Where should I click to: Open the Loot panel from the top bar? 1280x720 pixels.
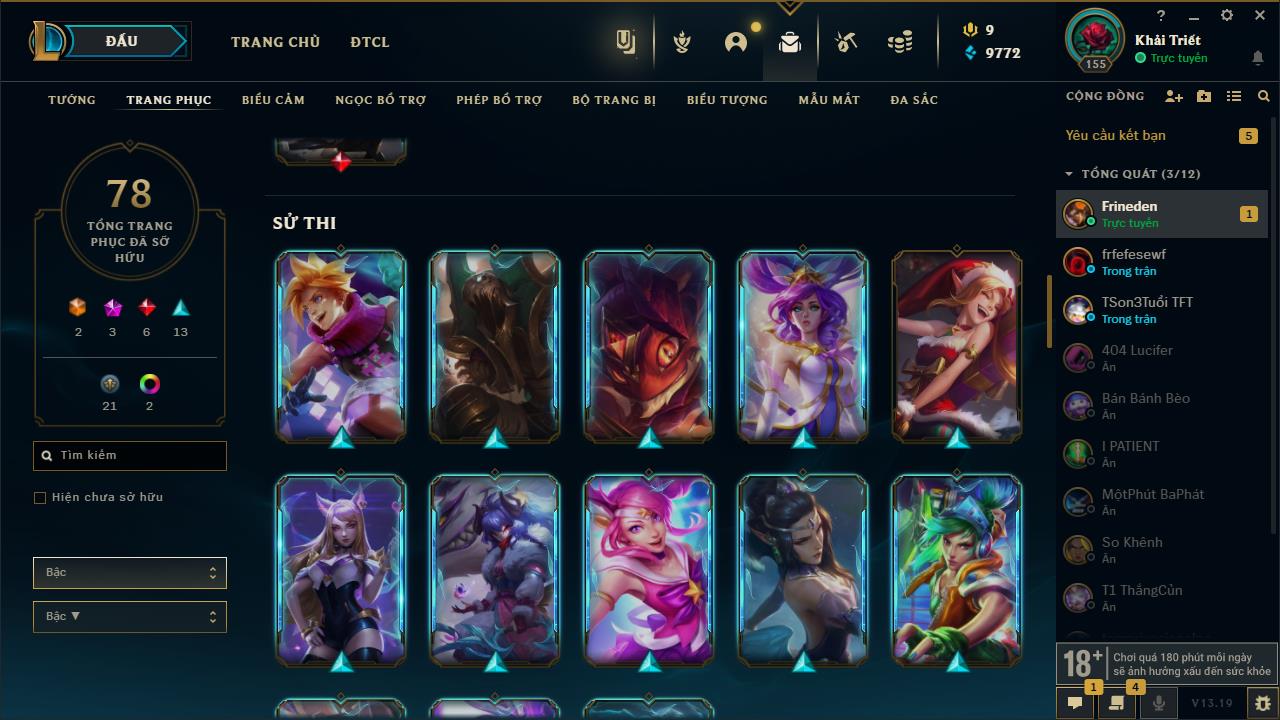[x=789, y=40]
